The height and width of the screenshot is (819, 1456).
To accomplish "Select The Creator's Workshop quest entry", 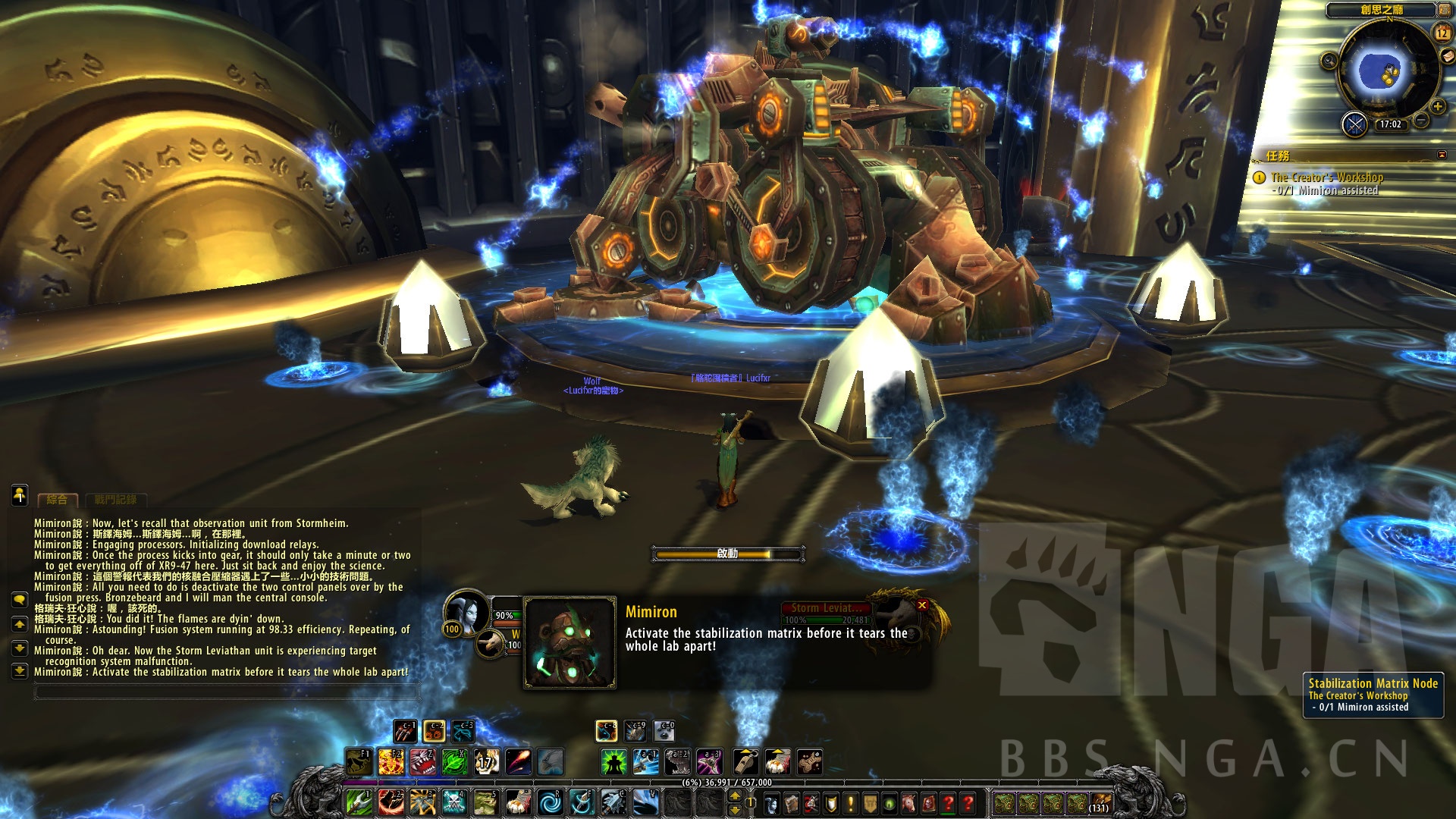I will 1327,177.
